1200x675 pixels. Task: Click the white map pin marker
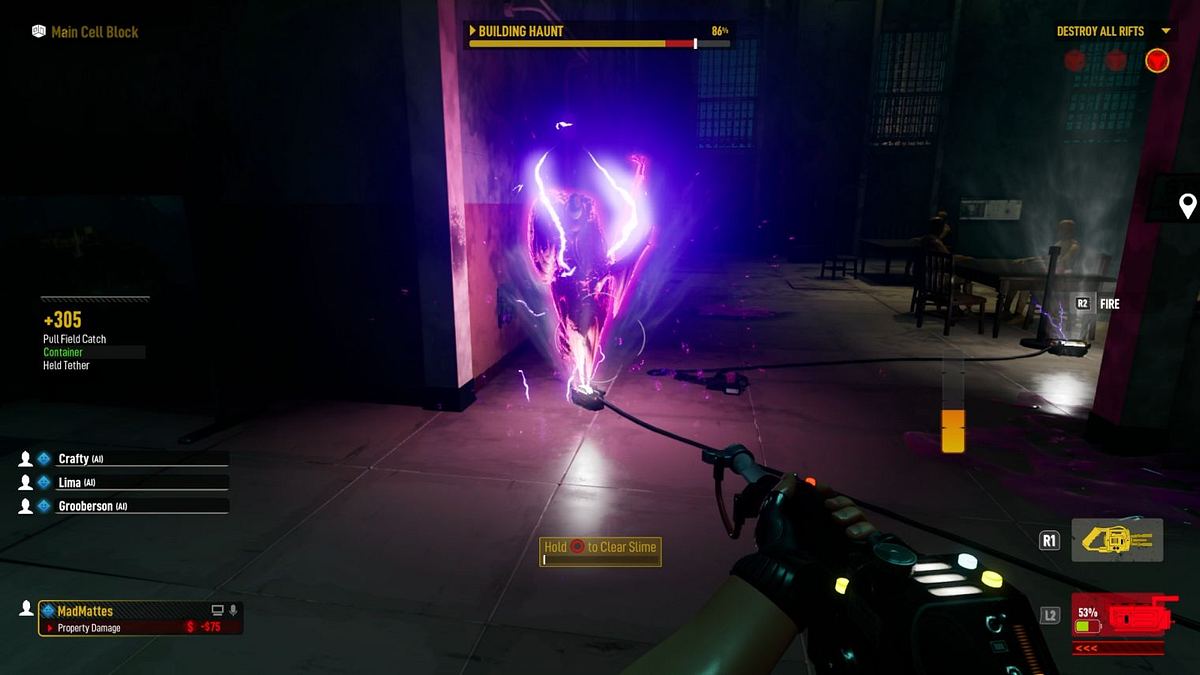(1187, 206)
